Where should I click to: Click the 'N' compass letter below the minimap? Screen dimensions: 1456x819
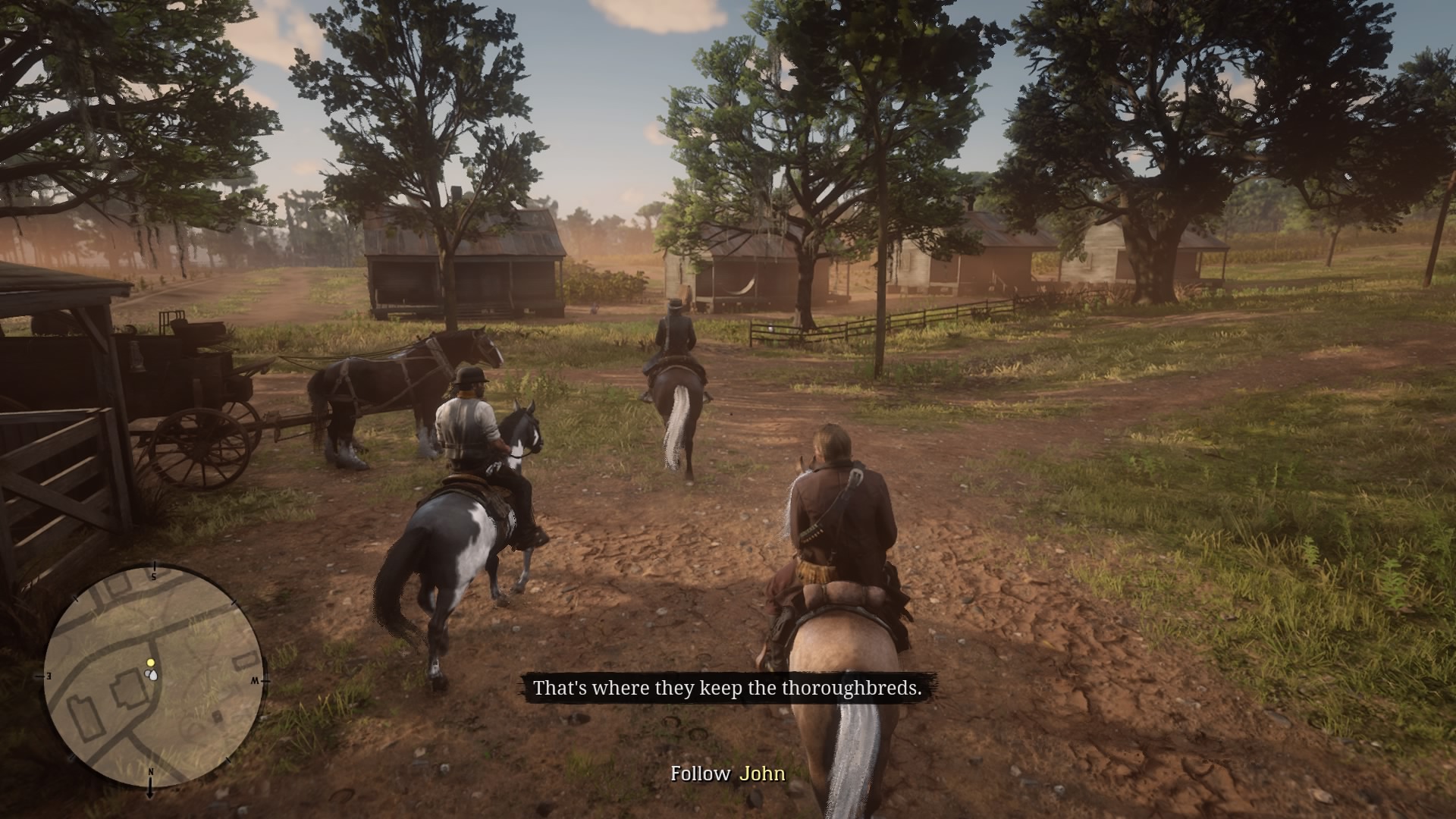coord(152,772)
